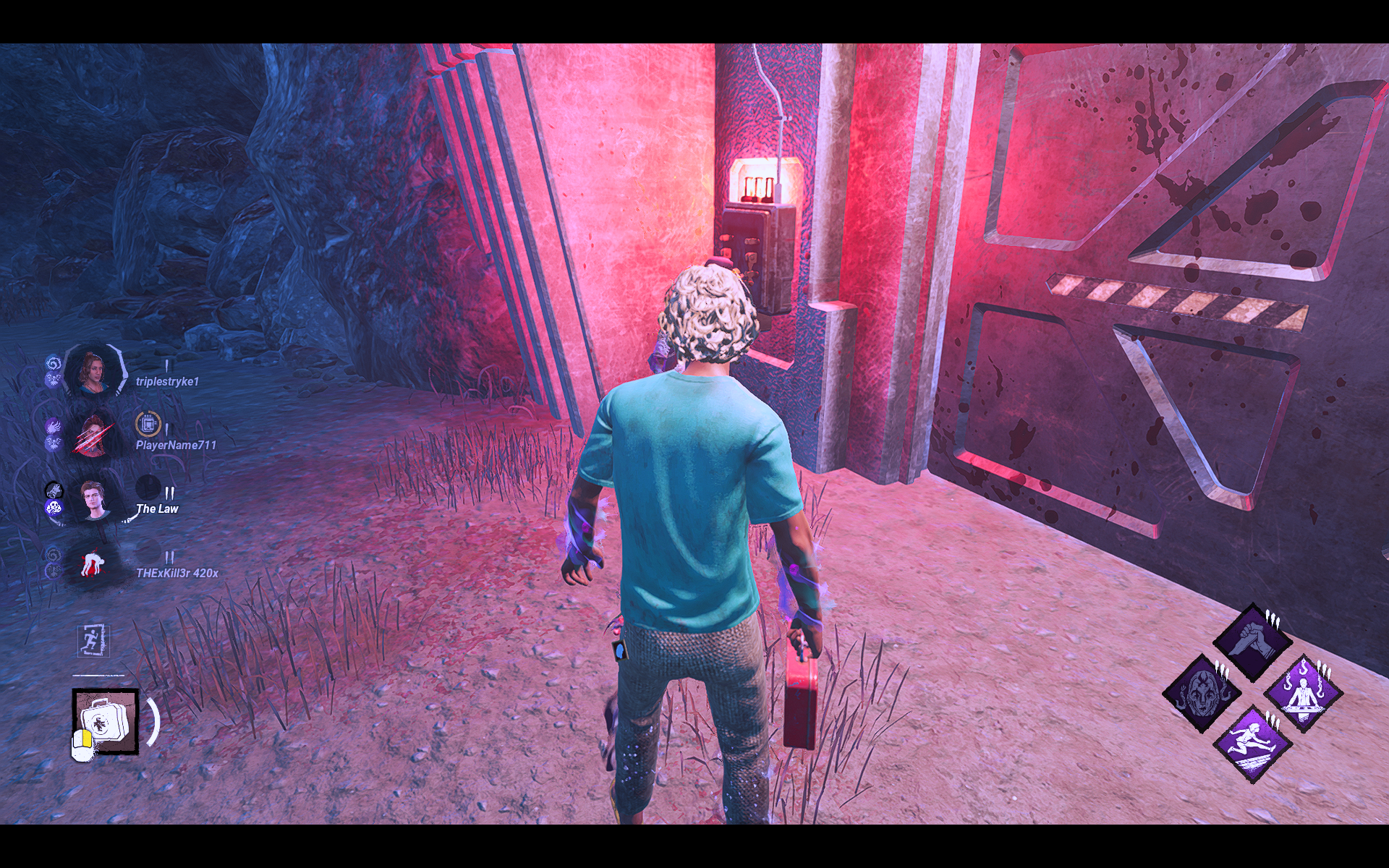This screenshot has height=868, width=1389.
Task: Toggle the spider status icon under PlayerName711's hand effect
Action: coord(55,443)
